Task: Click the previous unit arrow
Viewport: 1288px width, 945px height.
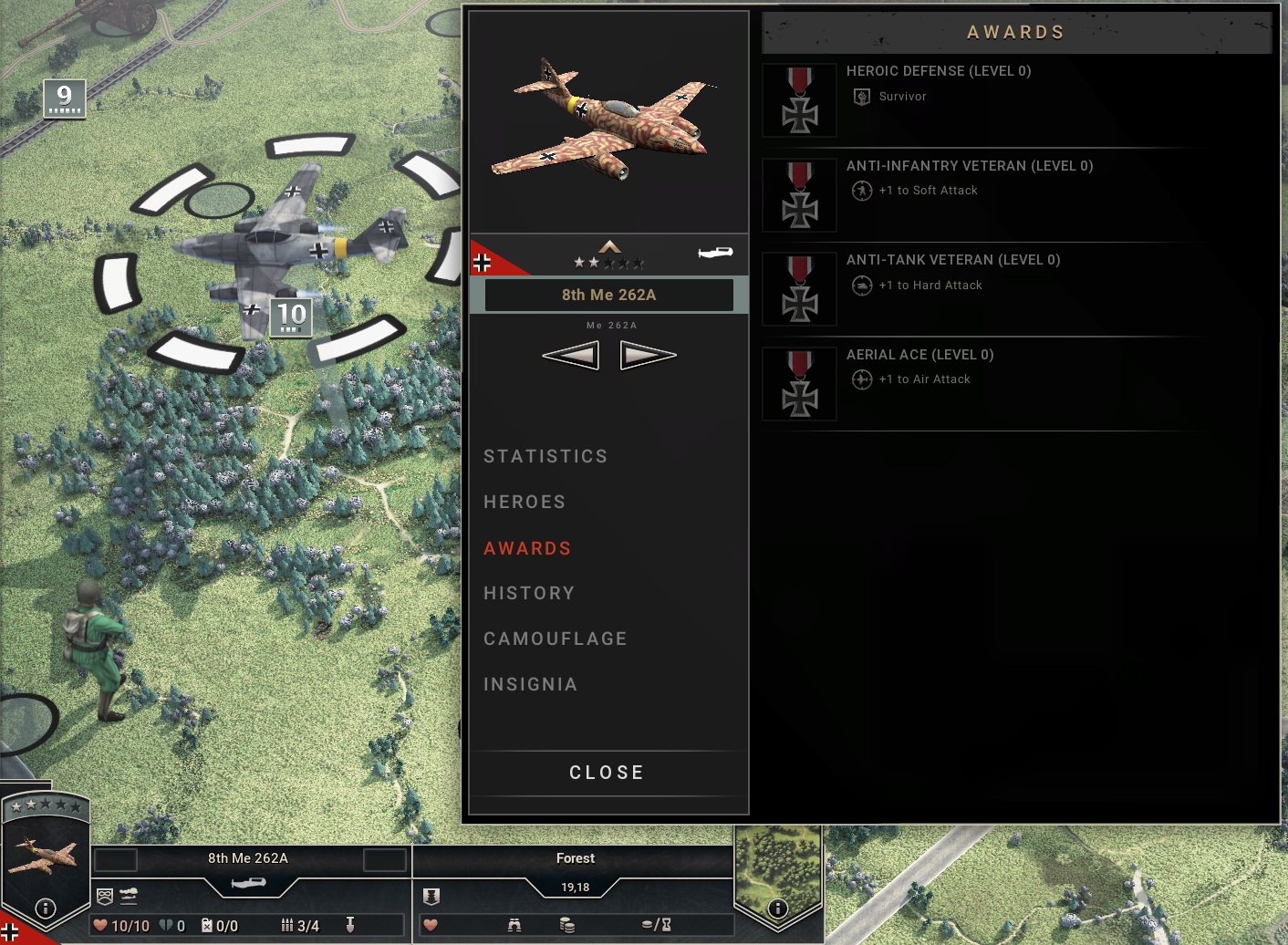Action: [571, 355]
